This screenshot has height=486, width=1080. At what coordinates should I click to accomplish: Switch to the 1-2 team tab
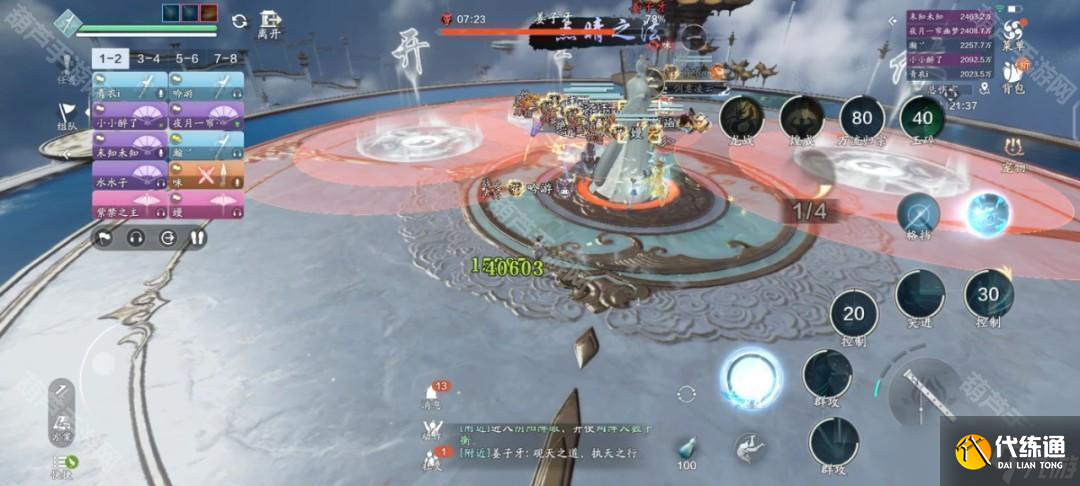coord(108,59)
